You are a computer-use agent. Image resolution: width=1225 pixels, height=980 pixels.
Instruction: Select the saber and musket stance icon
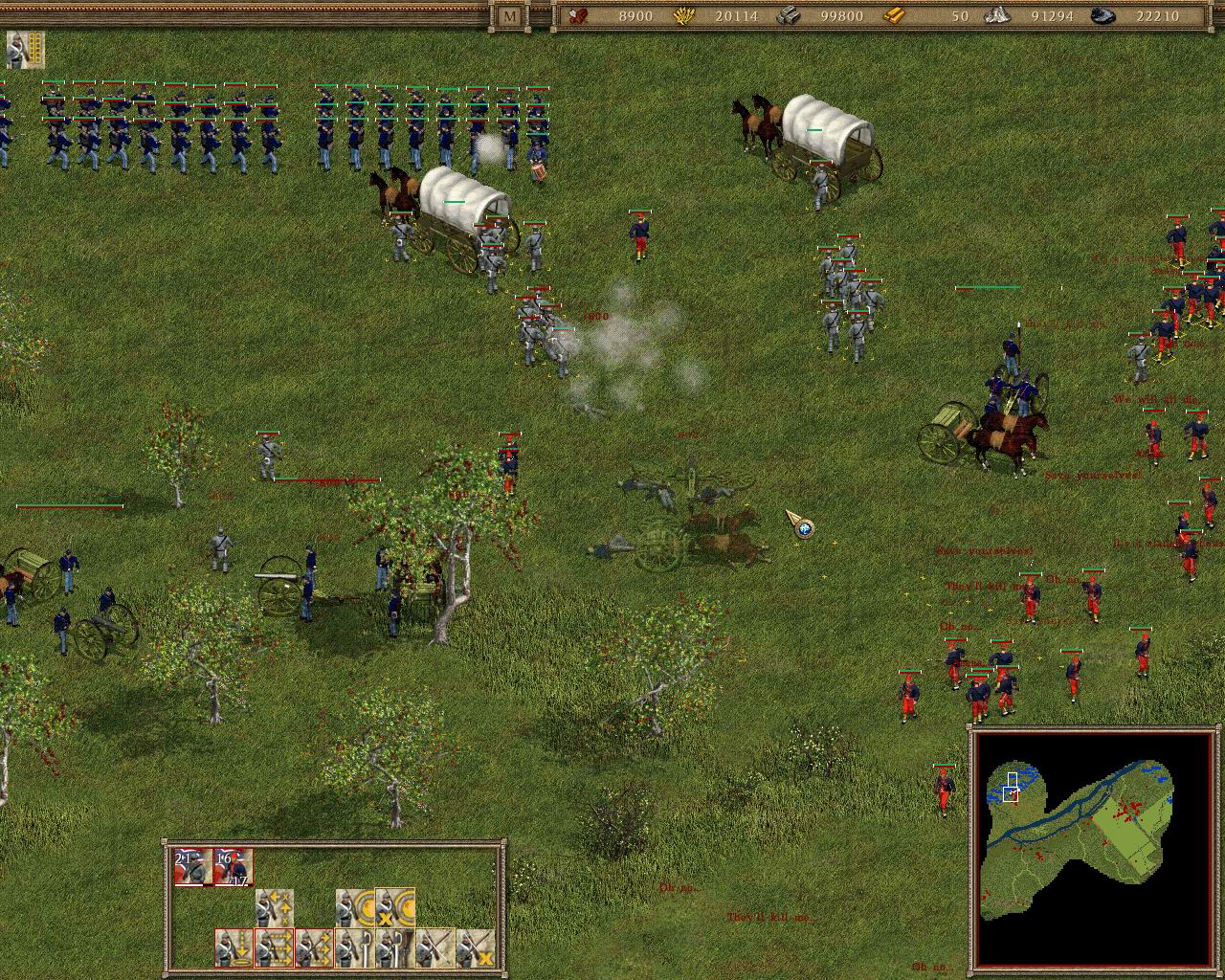(392, 947)
